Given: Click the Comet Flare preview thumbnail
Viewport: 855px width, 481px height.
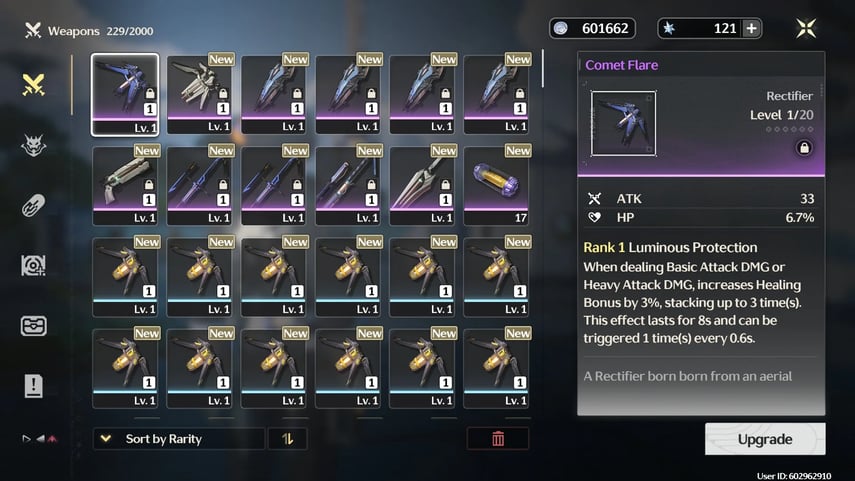Looking at the screenshot, I should coord(624,124).
